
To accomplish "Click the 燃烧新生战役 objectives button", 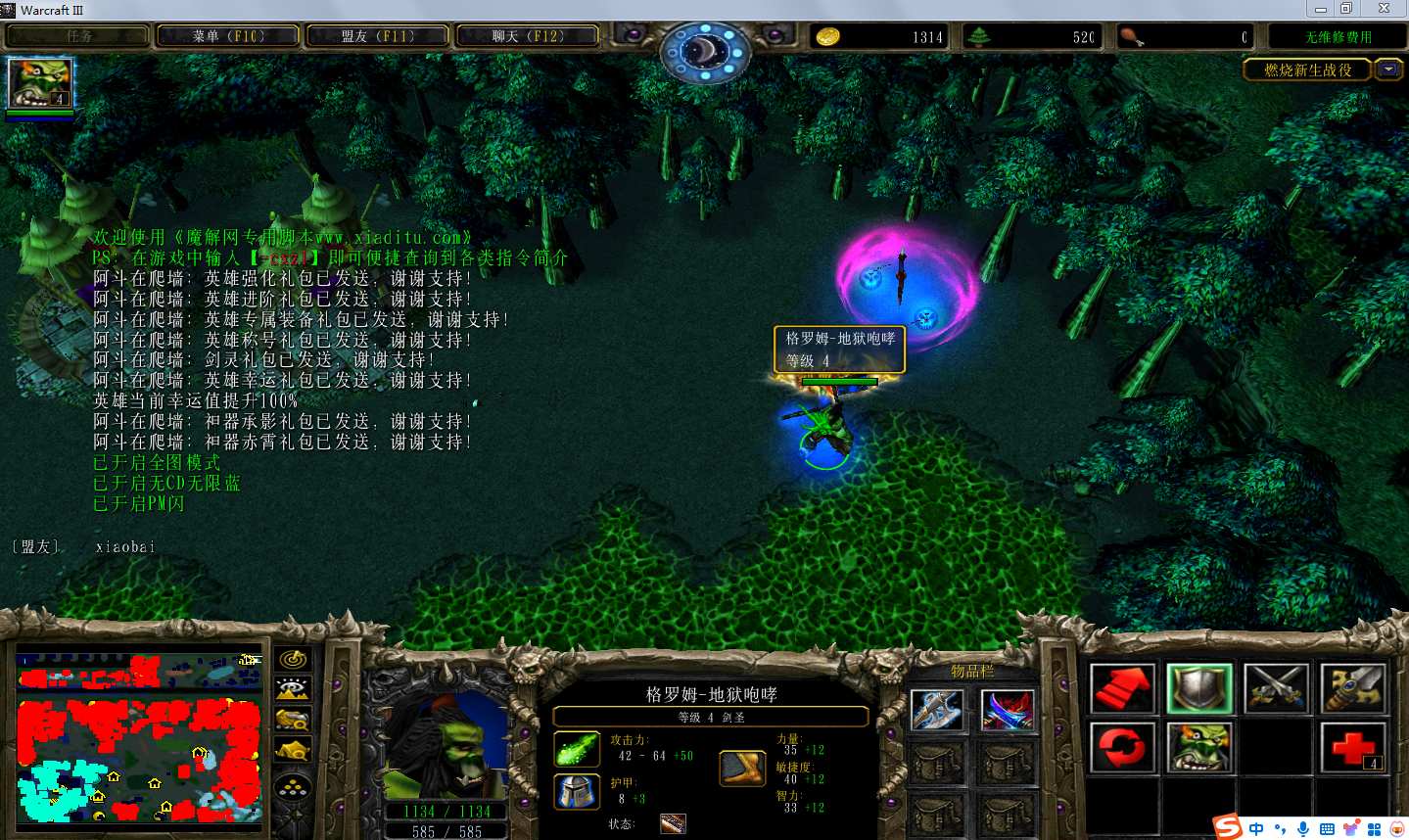I will pos(1307,70).
